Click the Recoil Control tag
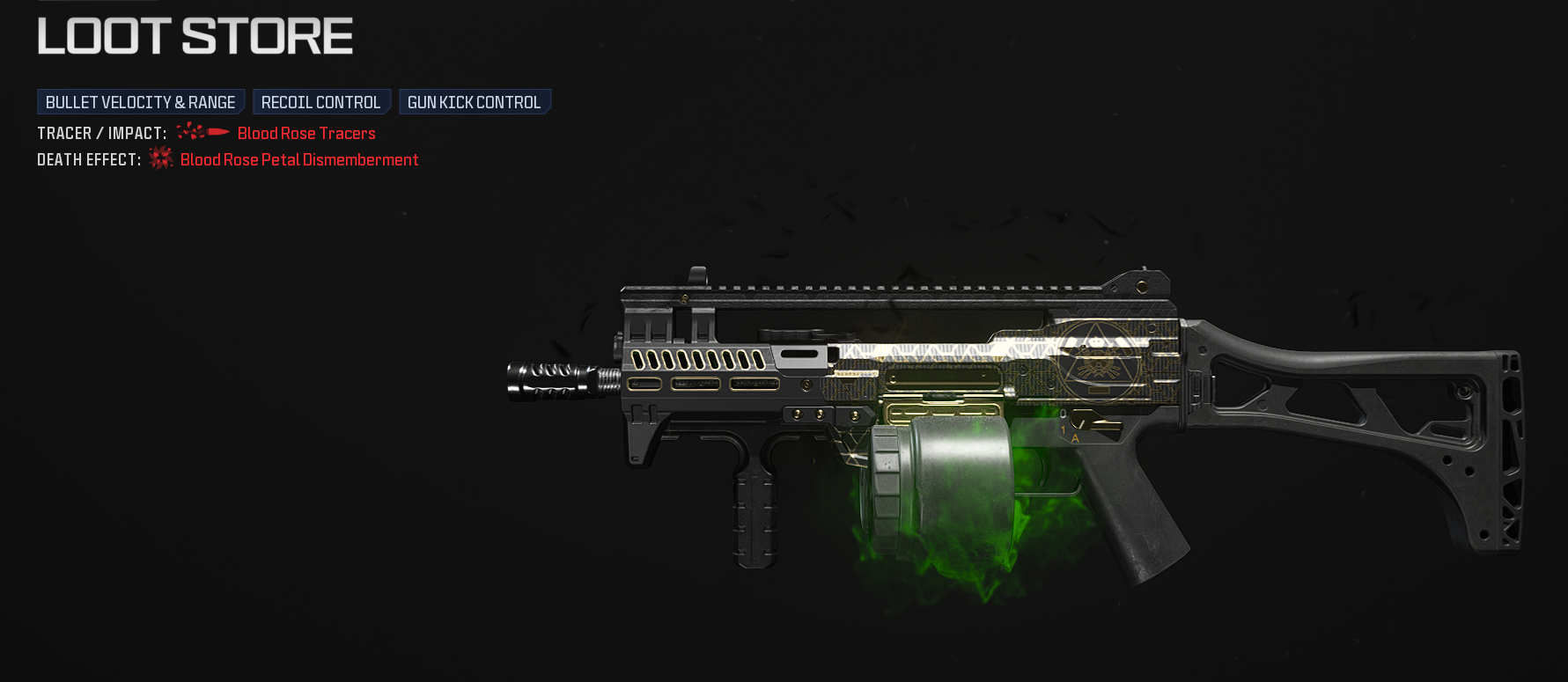 tap(320, 102)
